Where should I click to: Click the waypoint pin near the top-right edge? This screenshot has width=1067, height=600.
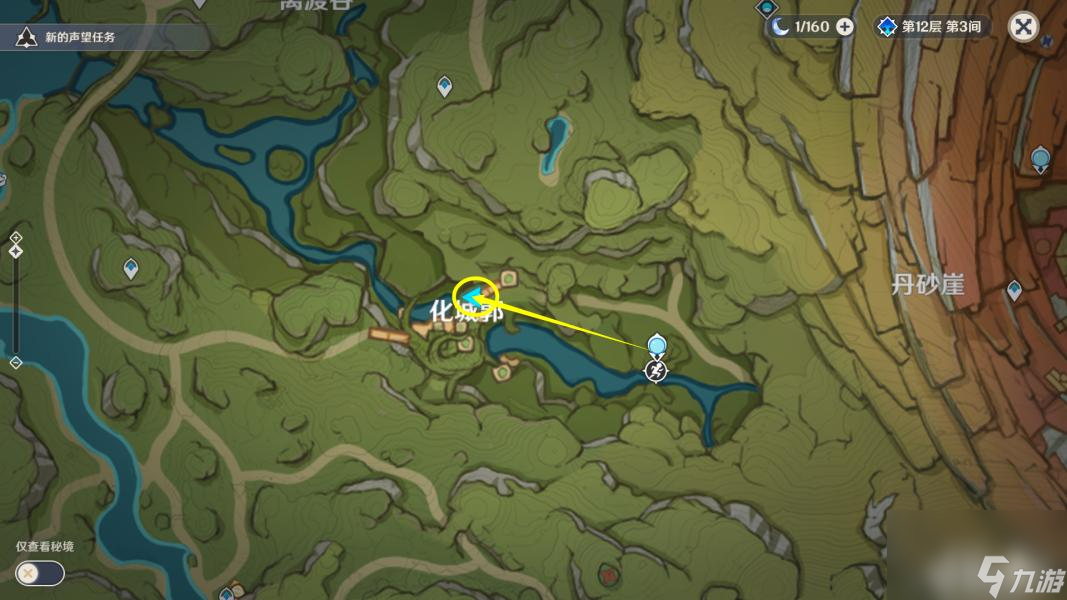click(x=1040, y=158)
